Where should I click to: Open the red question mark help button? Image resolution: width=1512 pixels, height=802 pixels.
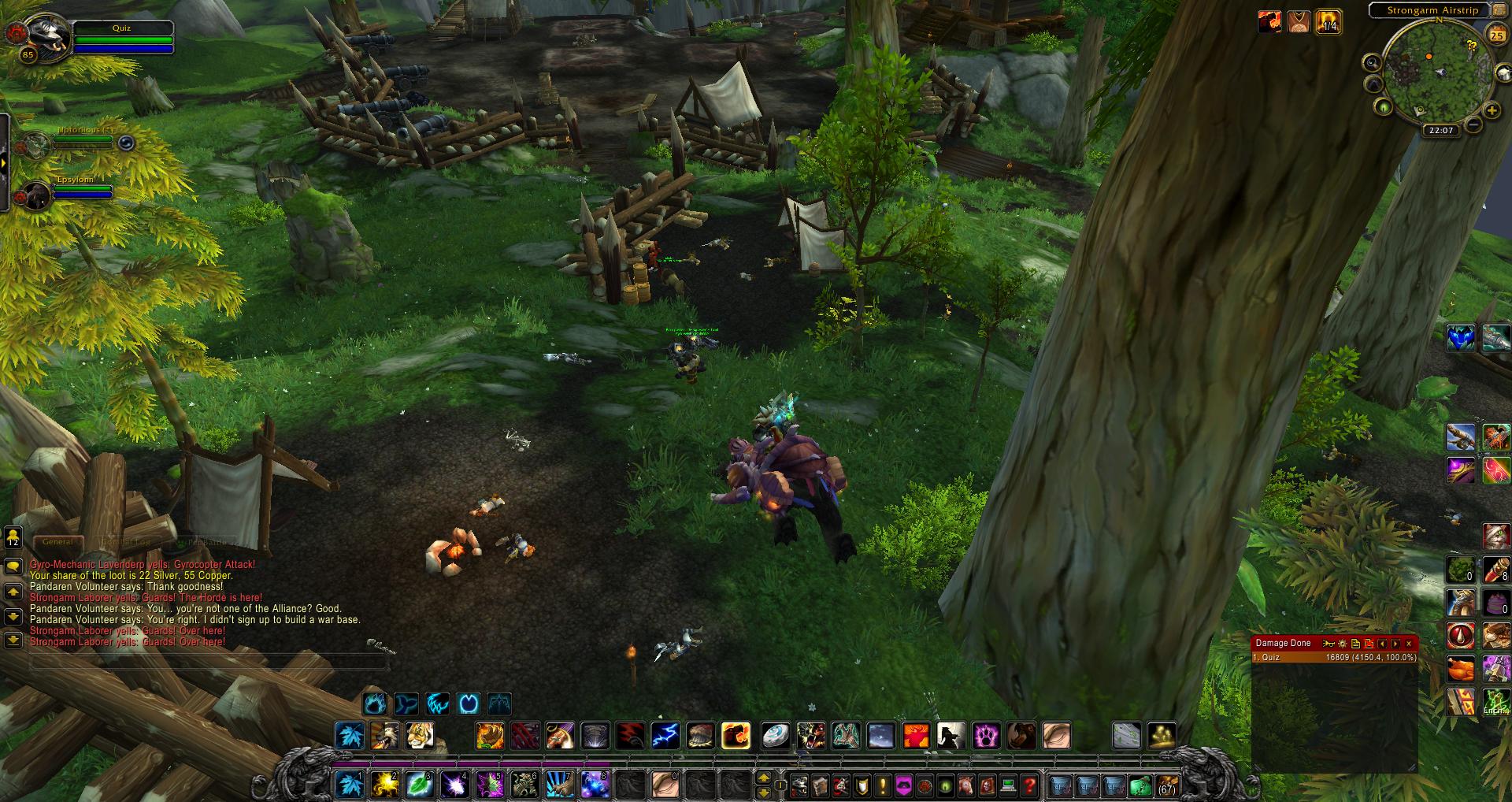(1028, 785)
